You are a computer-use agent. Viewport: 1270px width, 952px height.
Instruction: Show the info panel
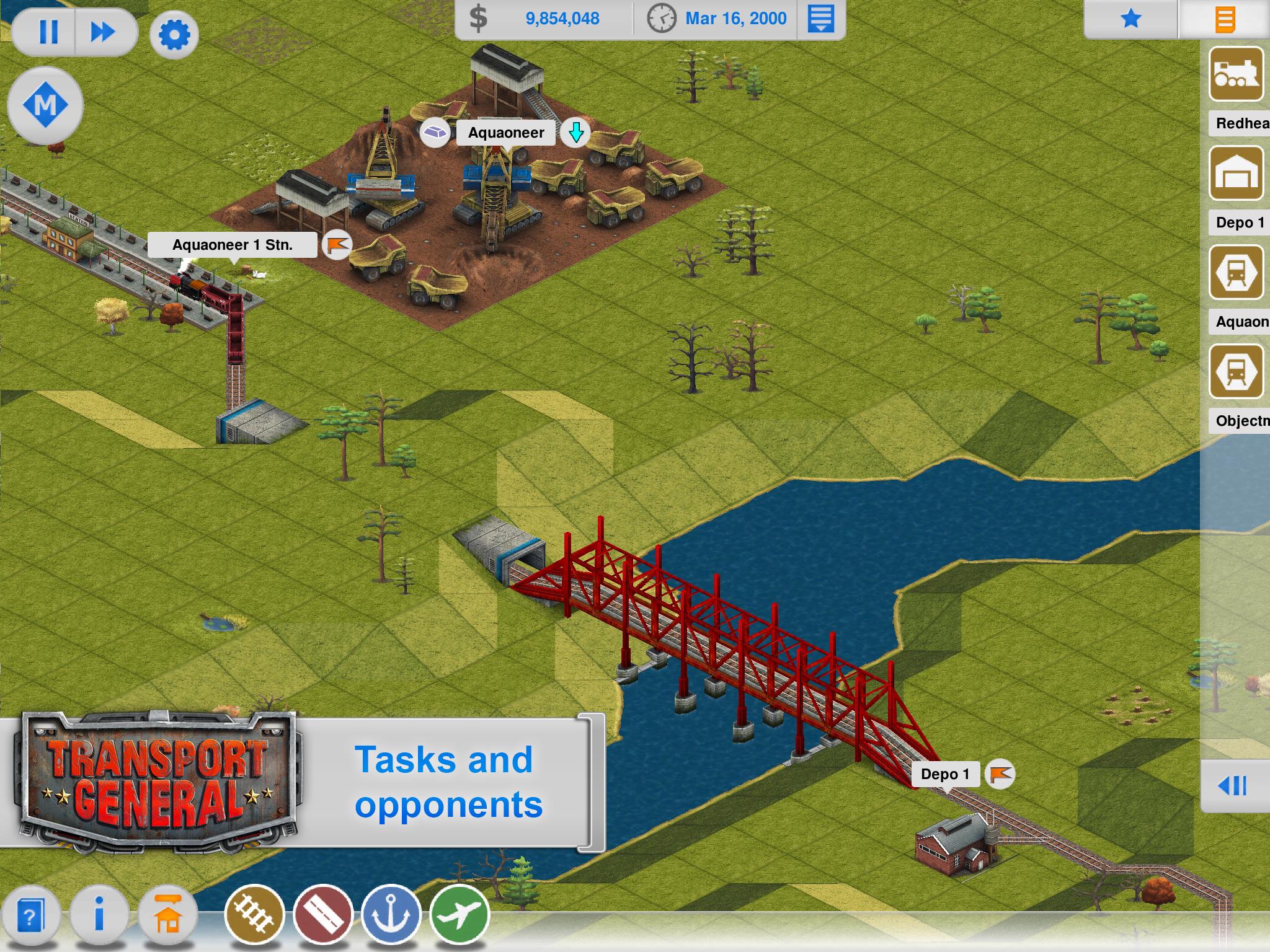99,915
